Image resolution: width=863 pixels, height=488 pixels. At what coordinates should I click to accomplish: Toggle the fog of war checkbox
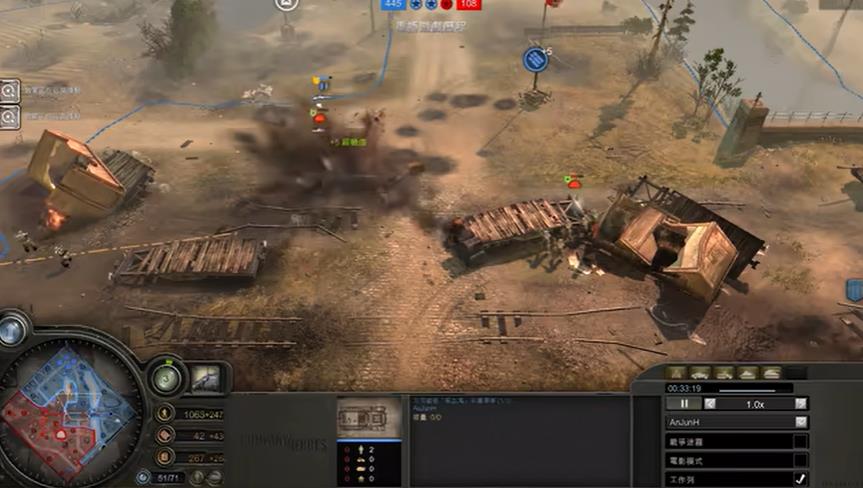(800, 441)
